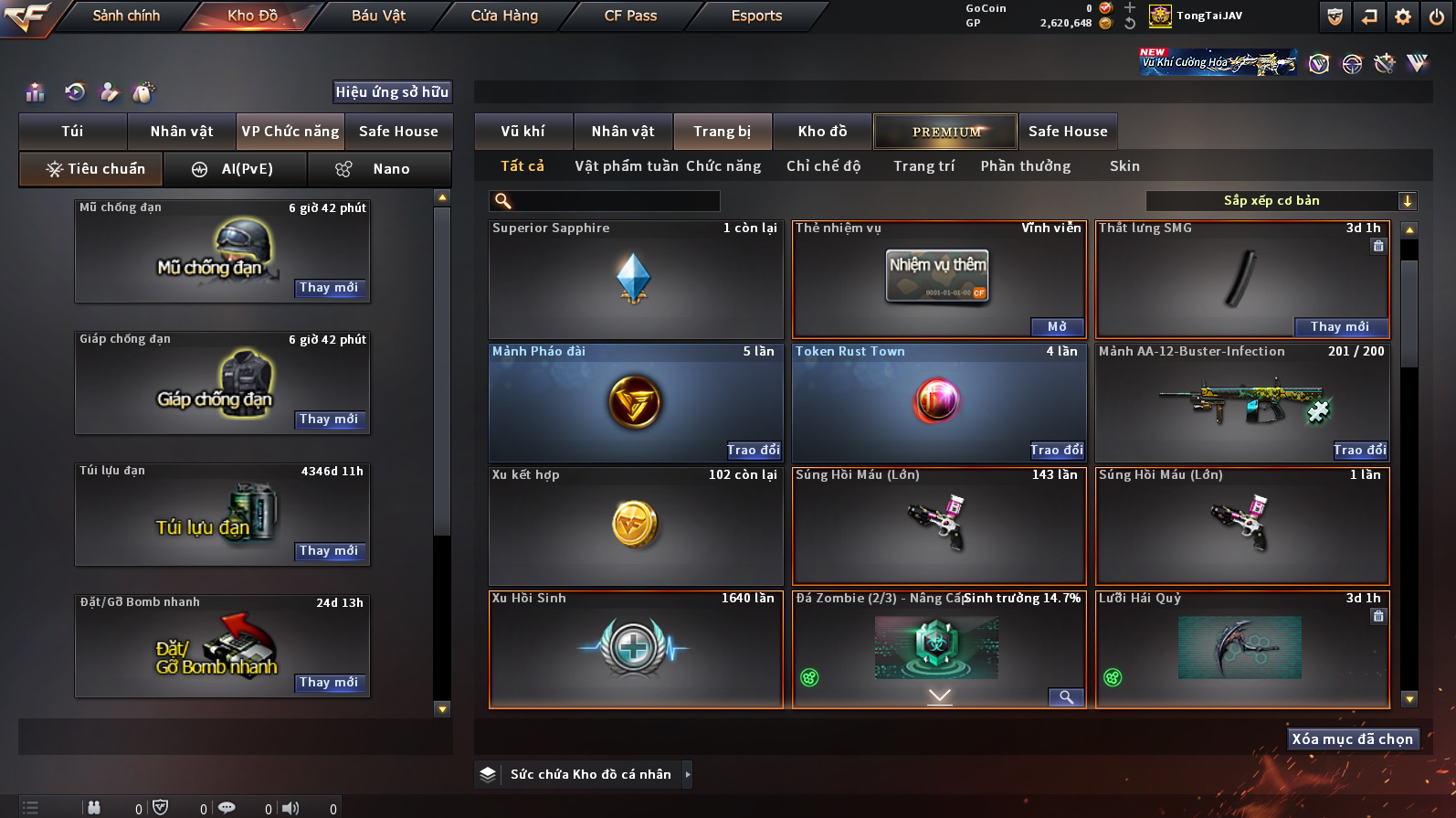Viewport: 1456px width, 818px height.
Task: Exchange the Mảnh Pháo đài item
Action: click(x=754, y=451)
